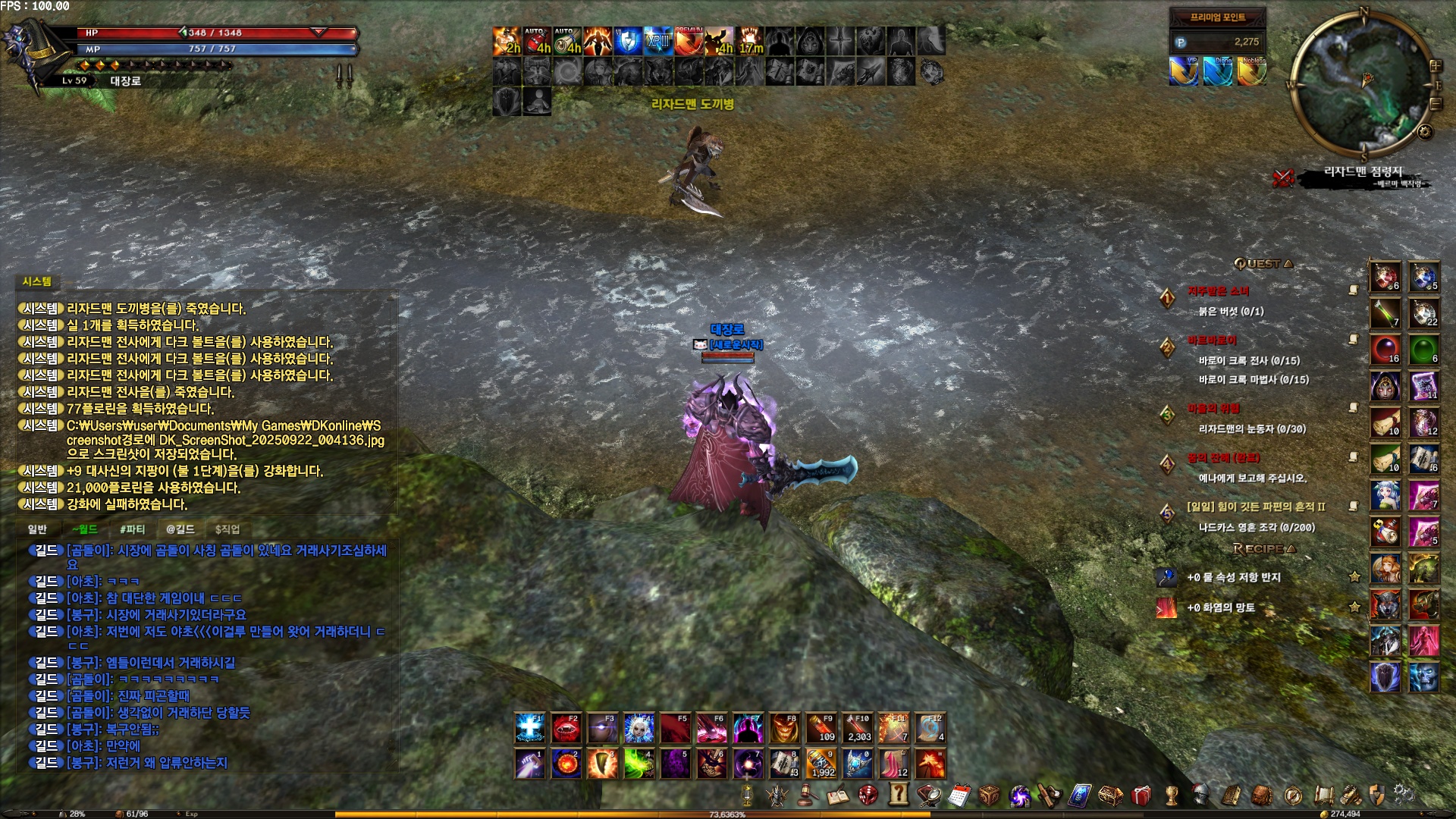Activate the F8 grinning demon mask skill

785,729
